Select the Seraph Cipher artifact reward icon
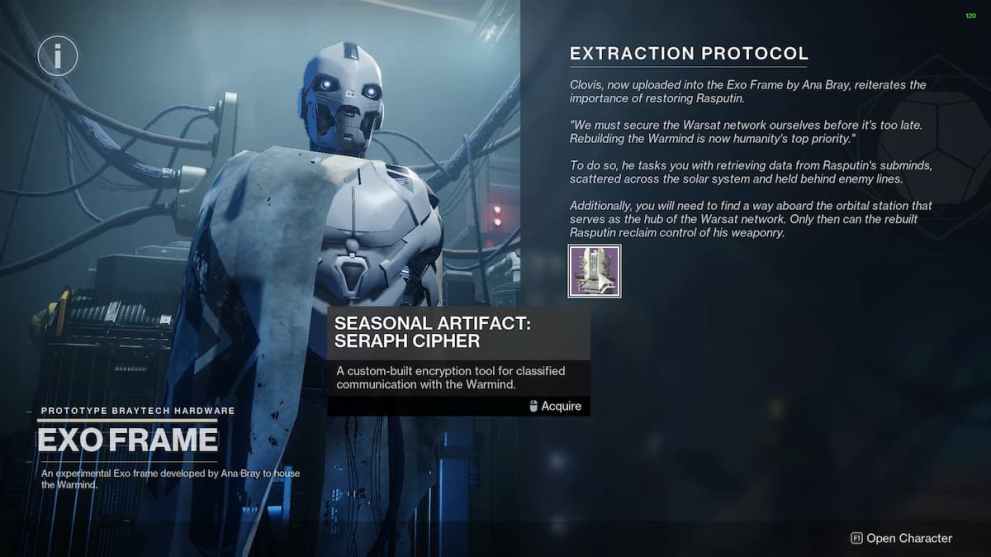The image size is (991, 557). click(595, 271)
